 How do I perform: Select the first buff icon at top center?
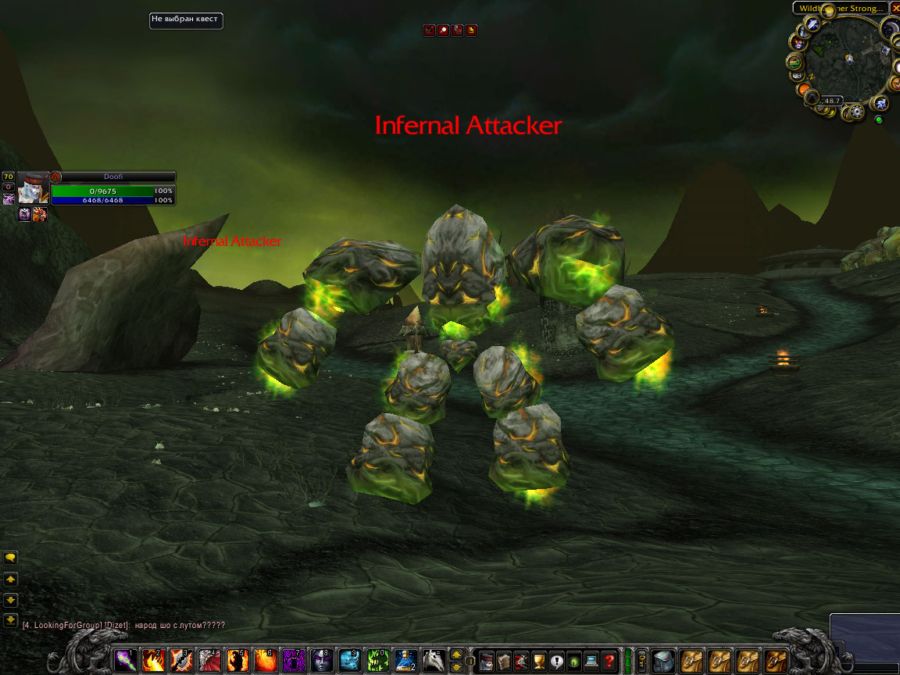click(x=428, y=31)
